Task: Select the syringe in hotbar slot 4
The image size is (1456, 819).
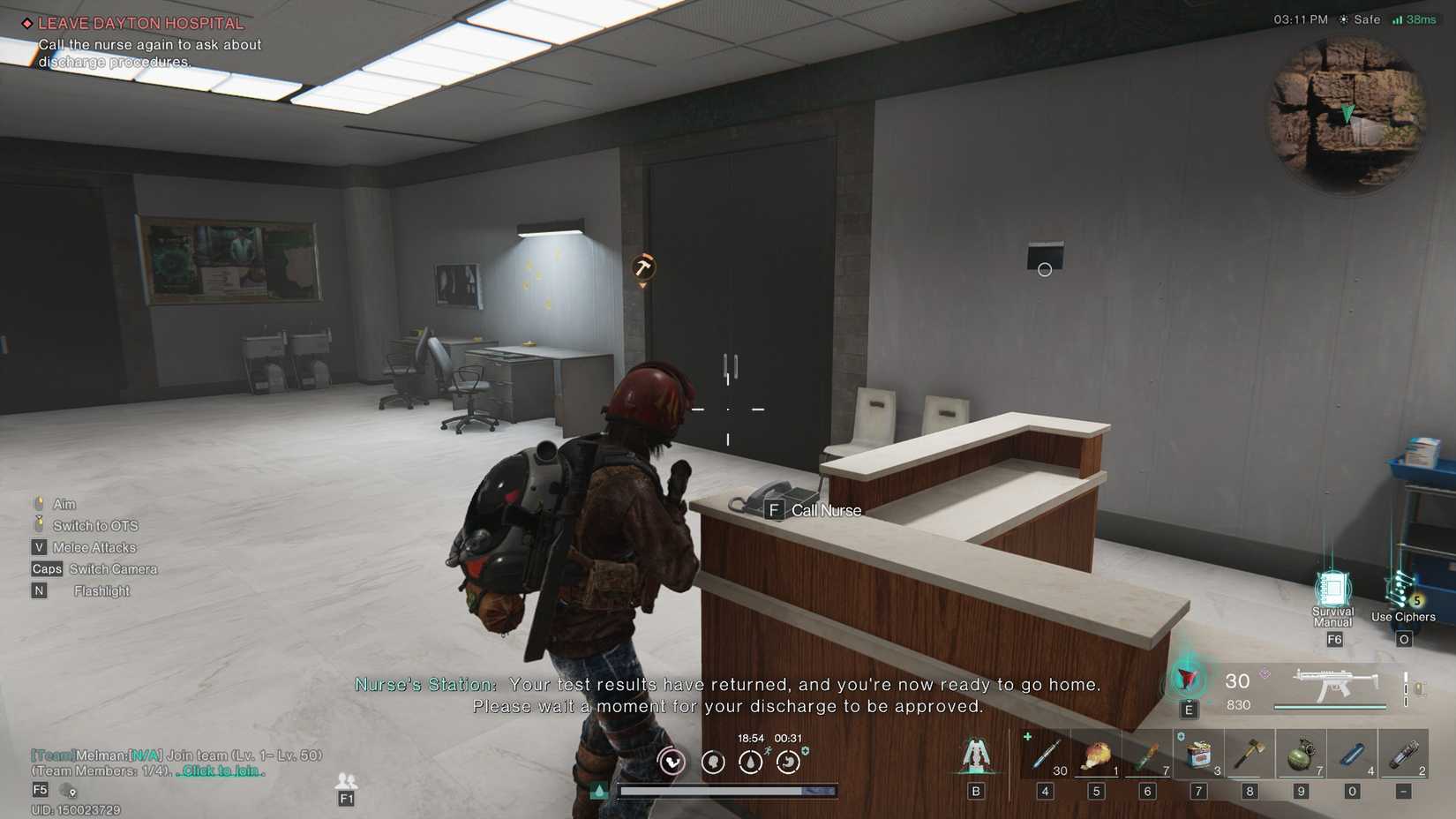Action: [1047, 755]
